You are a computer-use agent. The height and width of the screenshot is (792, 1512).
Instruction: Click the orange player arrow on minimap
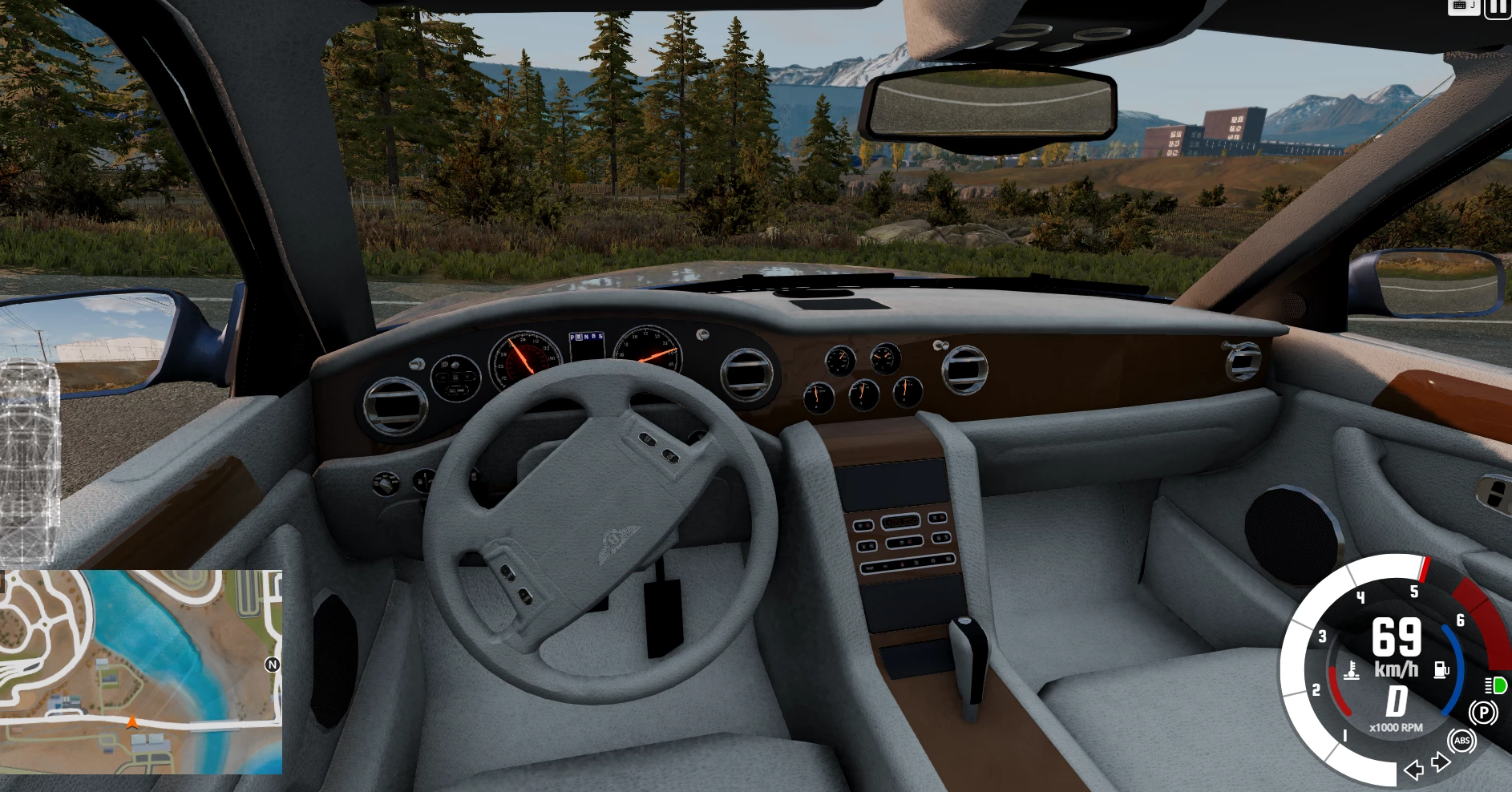tap(132, 722)
